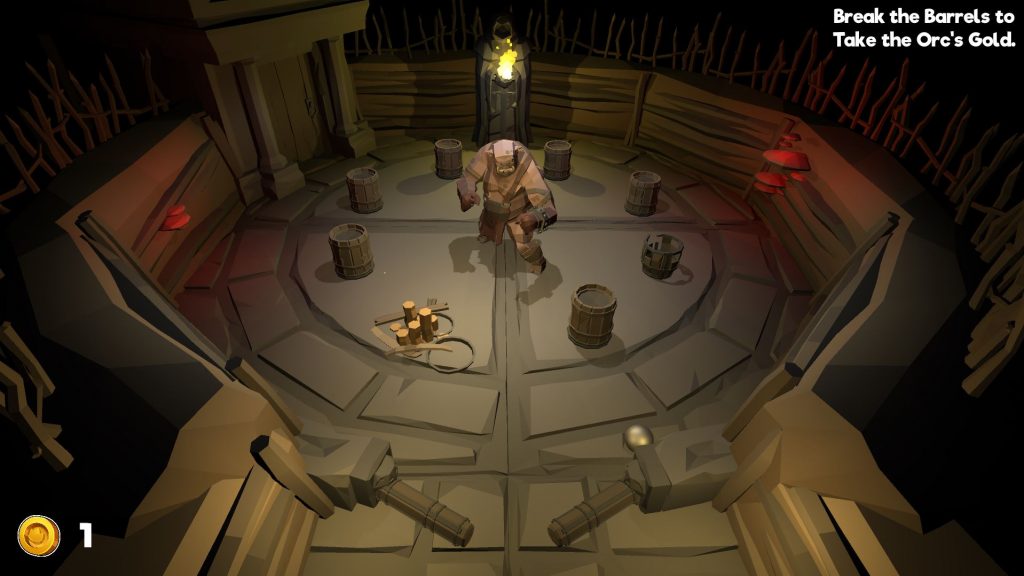The image size is (1024, 576).
Task: Click the gold coin icon
Action: pos(39,536)
